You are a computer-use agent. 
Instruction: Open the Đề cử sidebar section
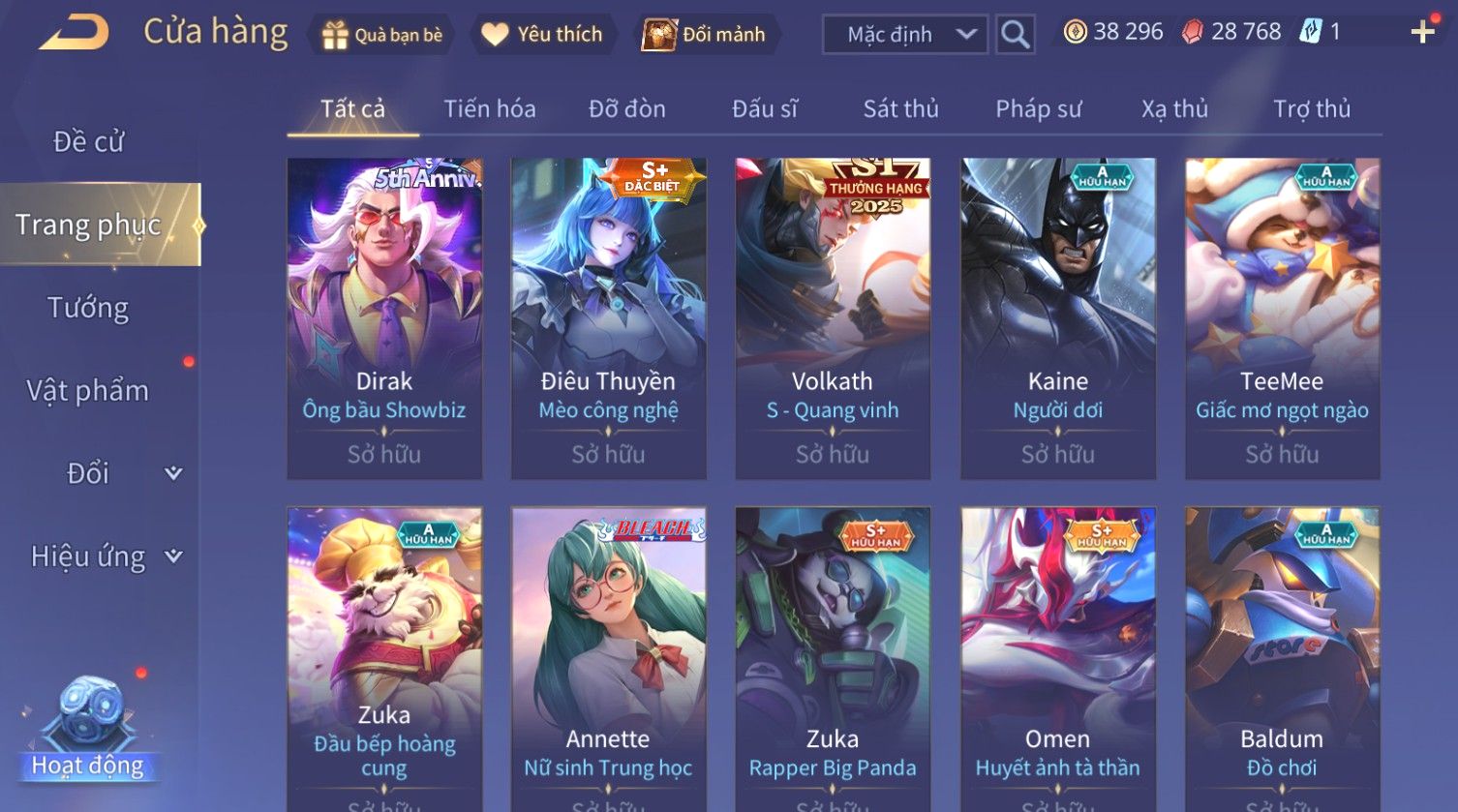pyautogui.click(x=88, y=142)
